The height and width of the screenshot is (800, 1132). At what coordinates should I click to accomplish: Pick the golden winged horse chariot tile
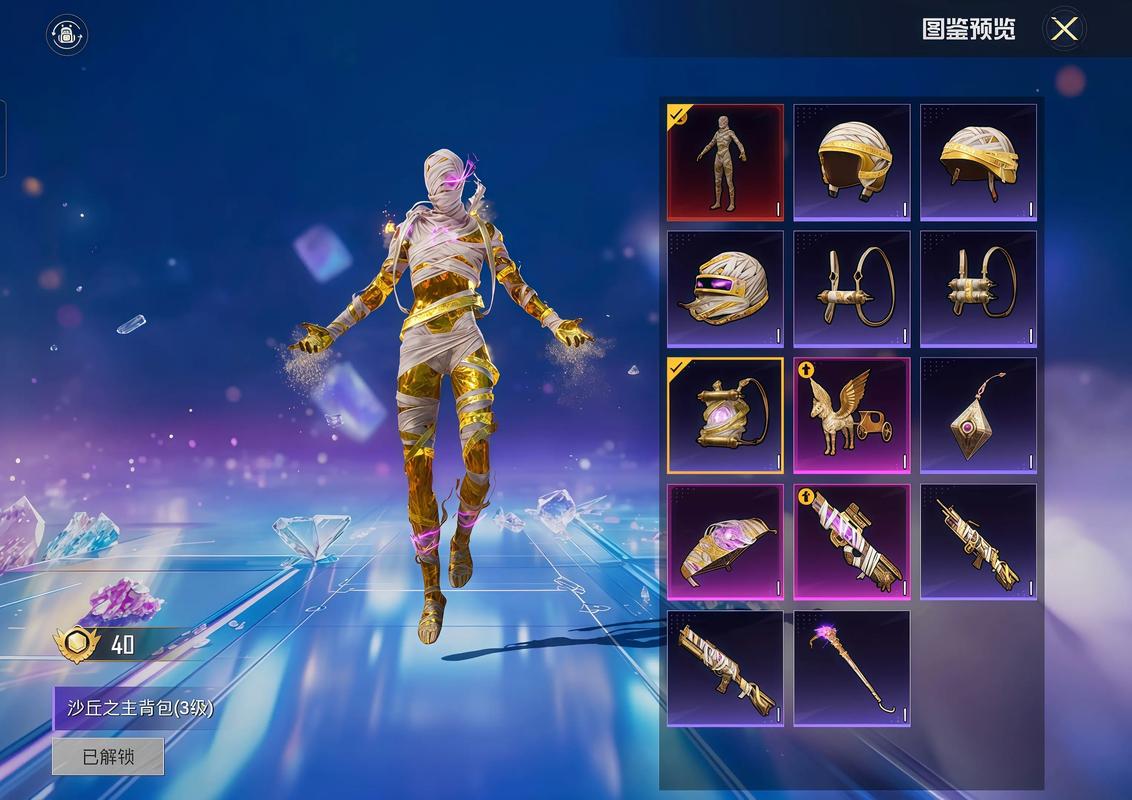point(852,415)
